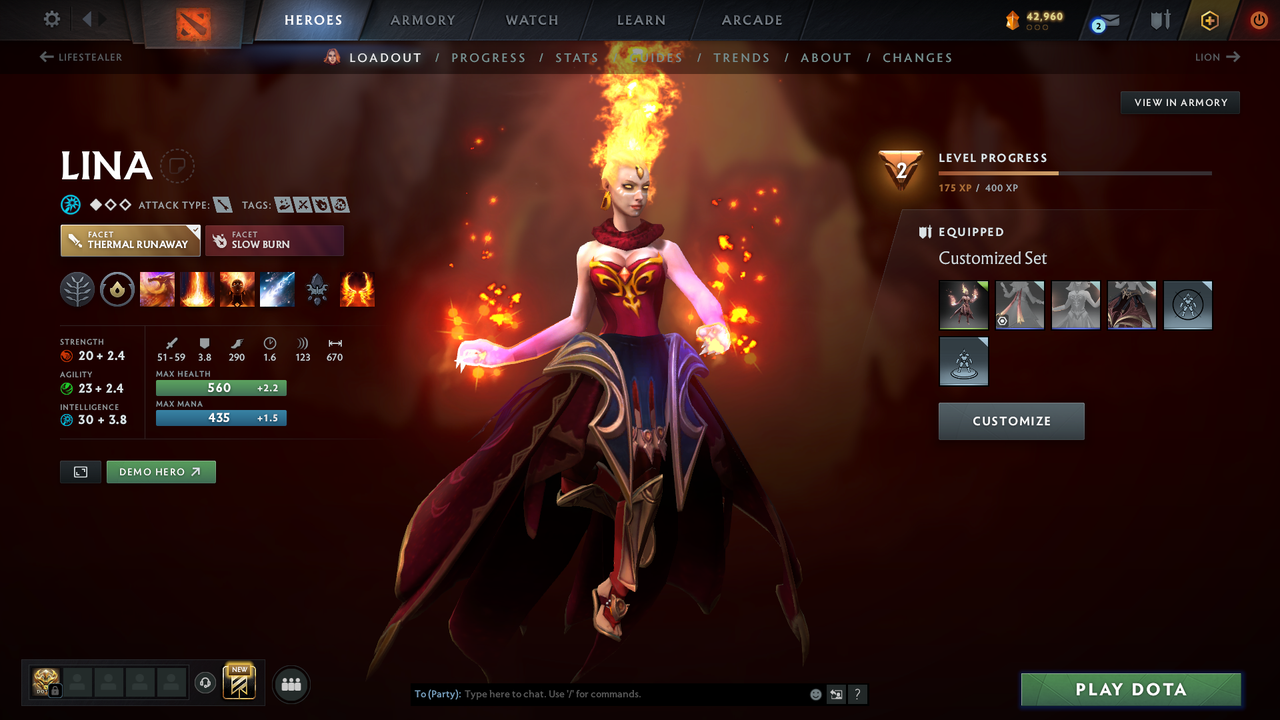Click the red power button icon
The image size is (1280, 720).
pyautogui.click(x=1258, y=20)
